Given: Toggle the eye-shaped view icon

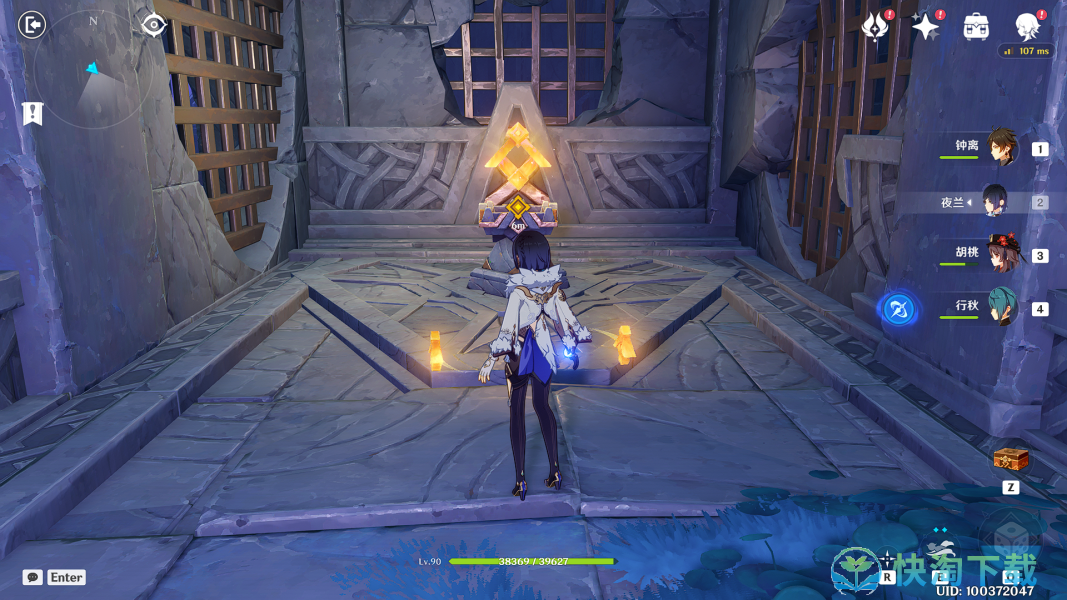Looking at the screenshot, I should tap(153, 24).
